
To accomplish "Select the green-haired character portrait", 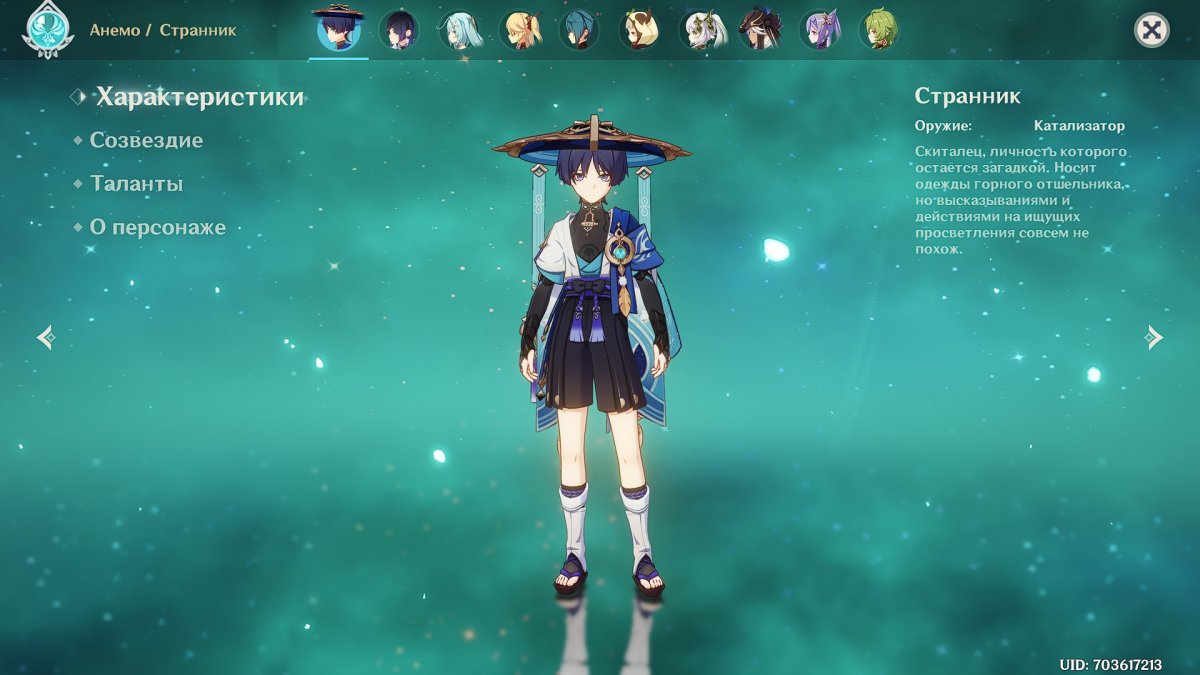I will pos(879,30).
